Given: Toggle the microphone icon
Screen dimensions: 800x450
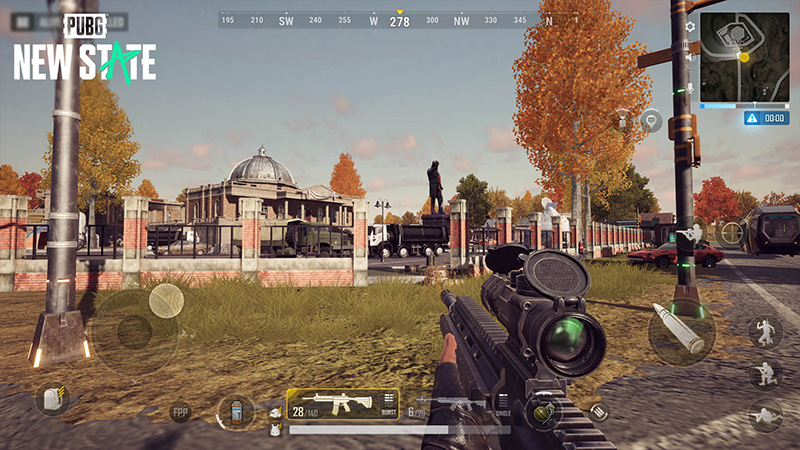Looking at the screenshot, I should click(x=689, y=88).
